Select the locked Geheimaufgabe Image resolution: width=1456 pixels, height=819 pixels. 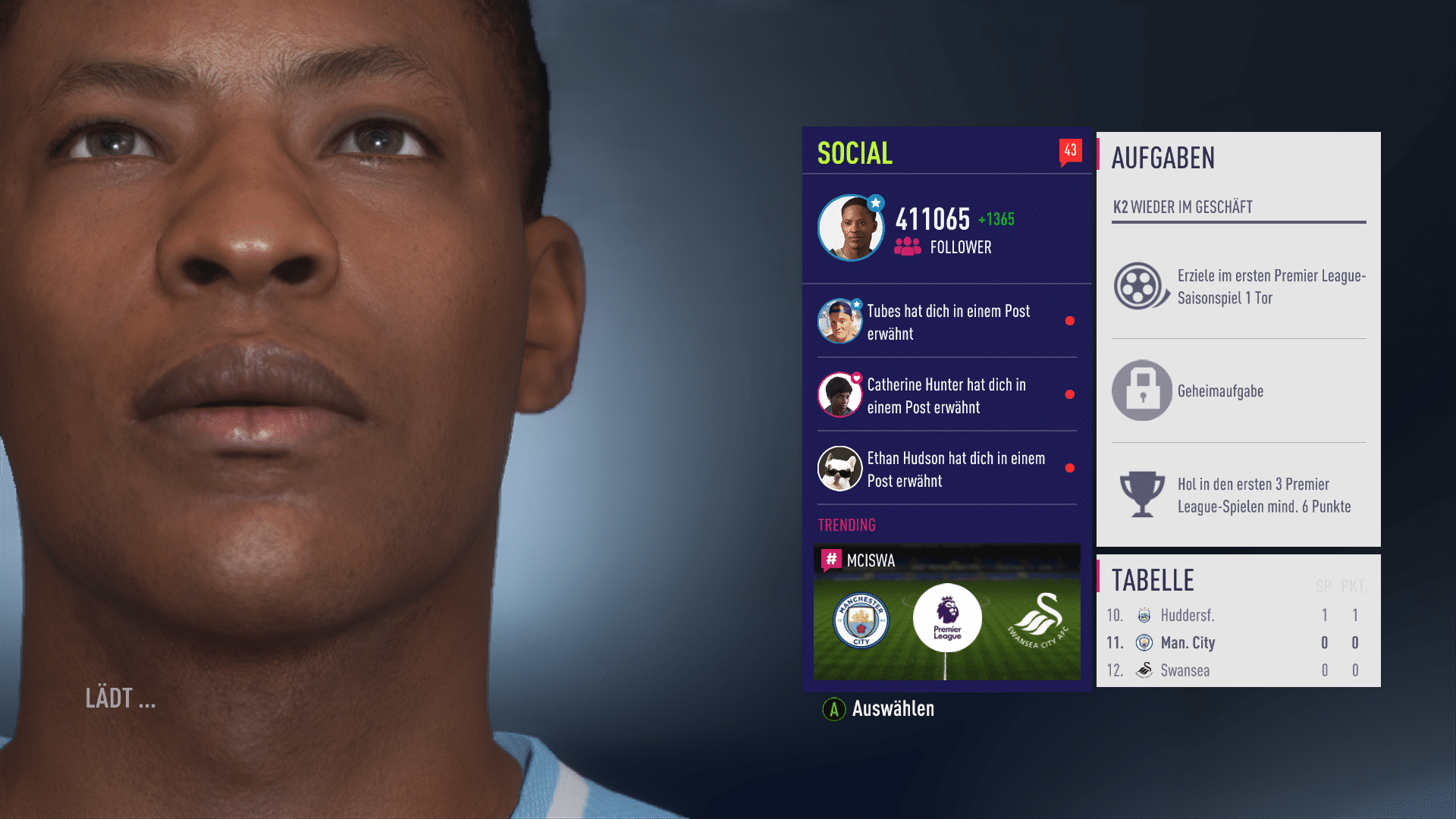point(1238,391)
